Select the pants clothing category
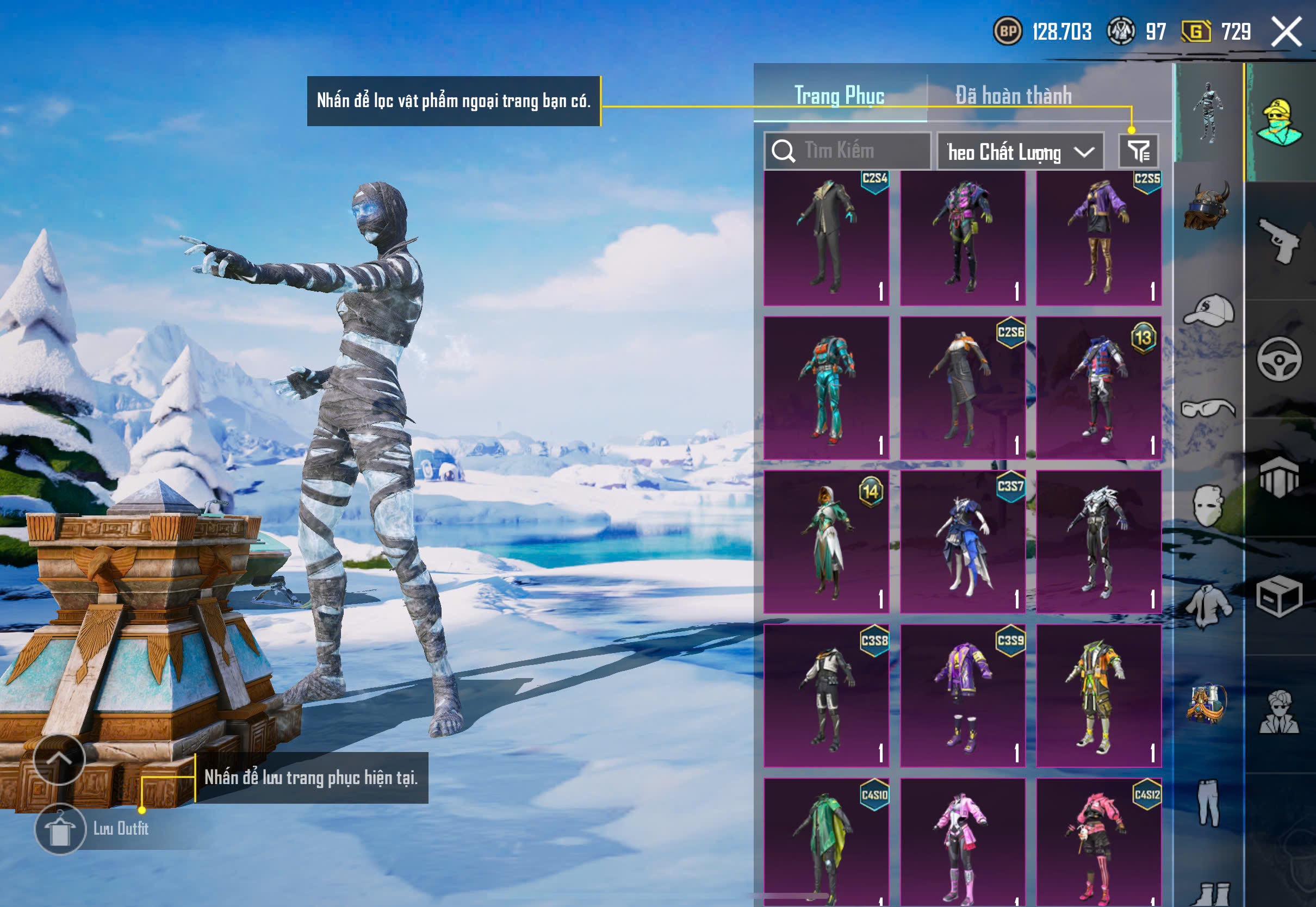 click(x=1208, y=803)
